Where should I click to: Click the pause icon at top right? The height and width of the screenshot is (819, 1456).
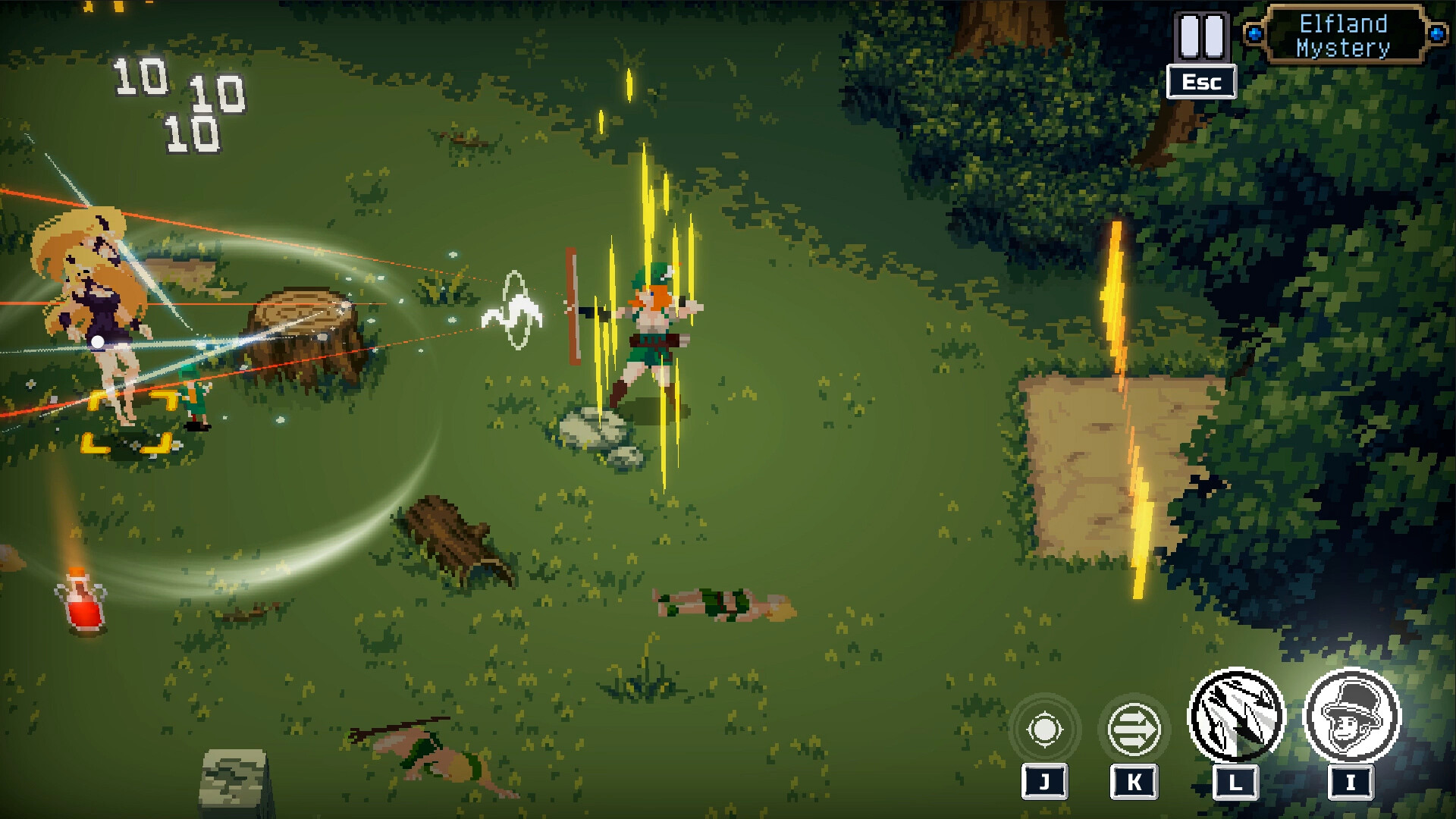pyautogui.click(x=1202, y=36)
